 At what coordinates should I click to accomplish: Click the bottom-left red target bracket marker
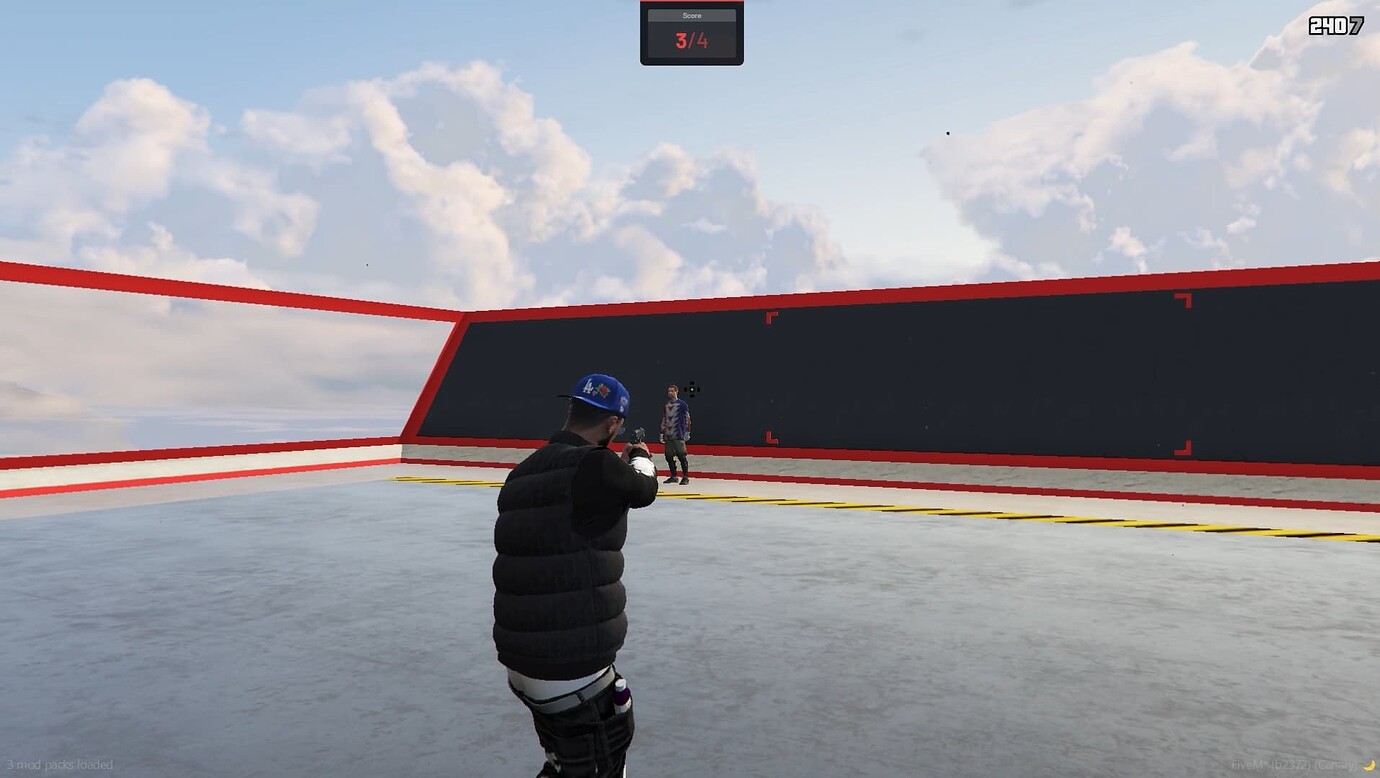(772, 437)
